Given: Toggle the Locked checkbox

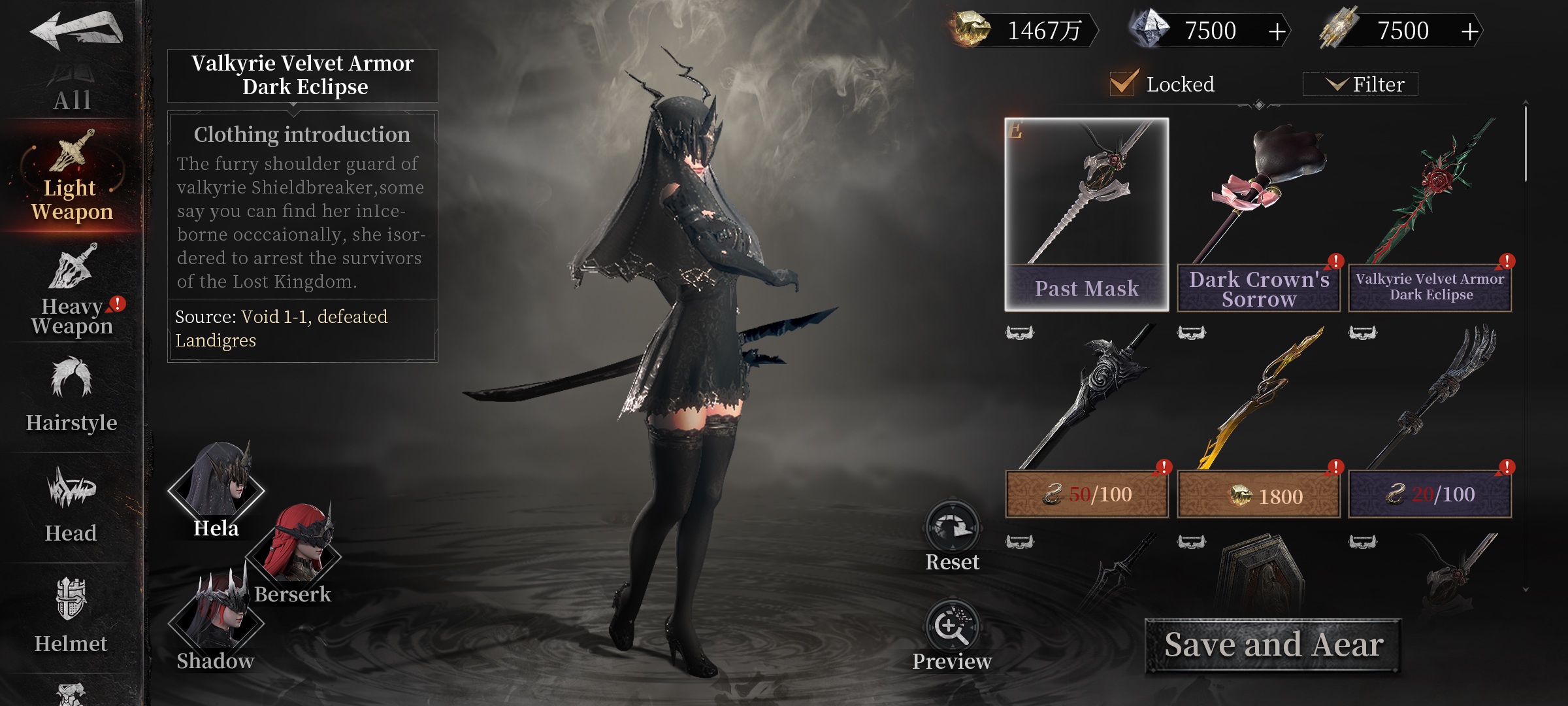Looking at the screenshot, I should pyautogui.click(x=1123, y=84).
